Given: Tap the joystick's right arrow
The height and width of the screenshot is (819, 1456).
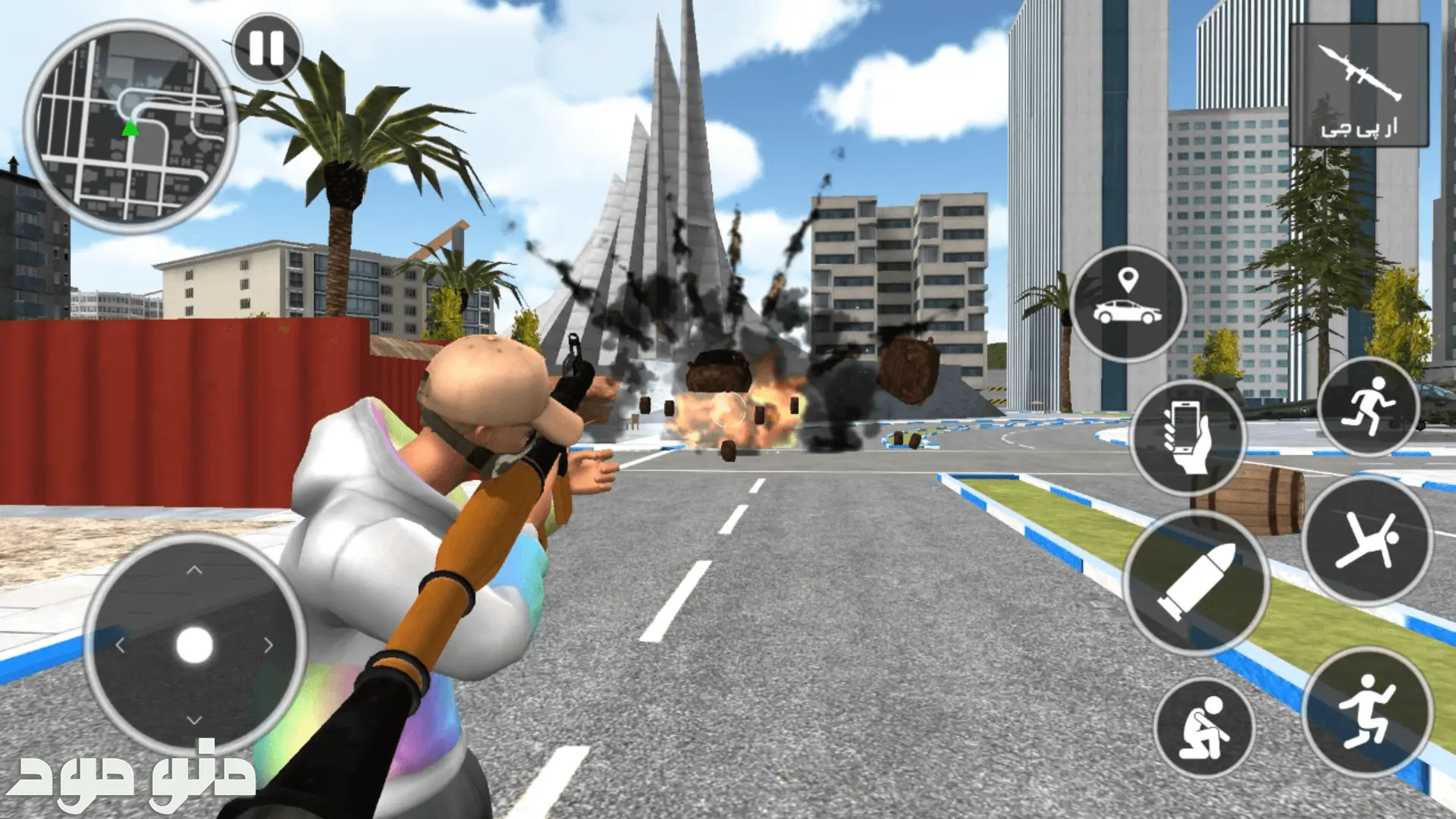Looking at the screenshot, I should pyautogui.click(x=268, y=645).
